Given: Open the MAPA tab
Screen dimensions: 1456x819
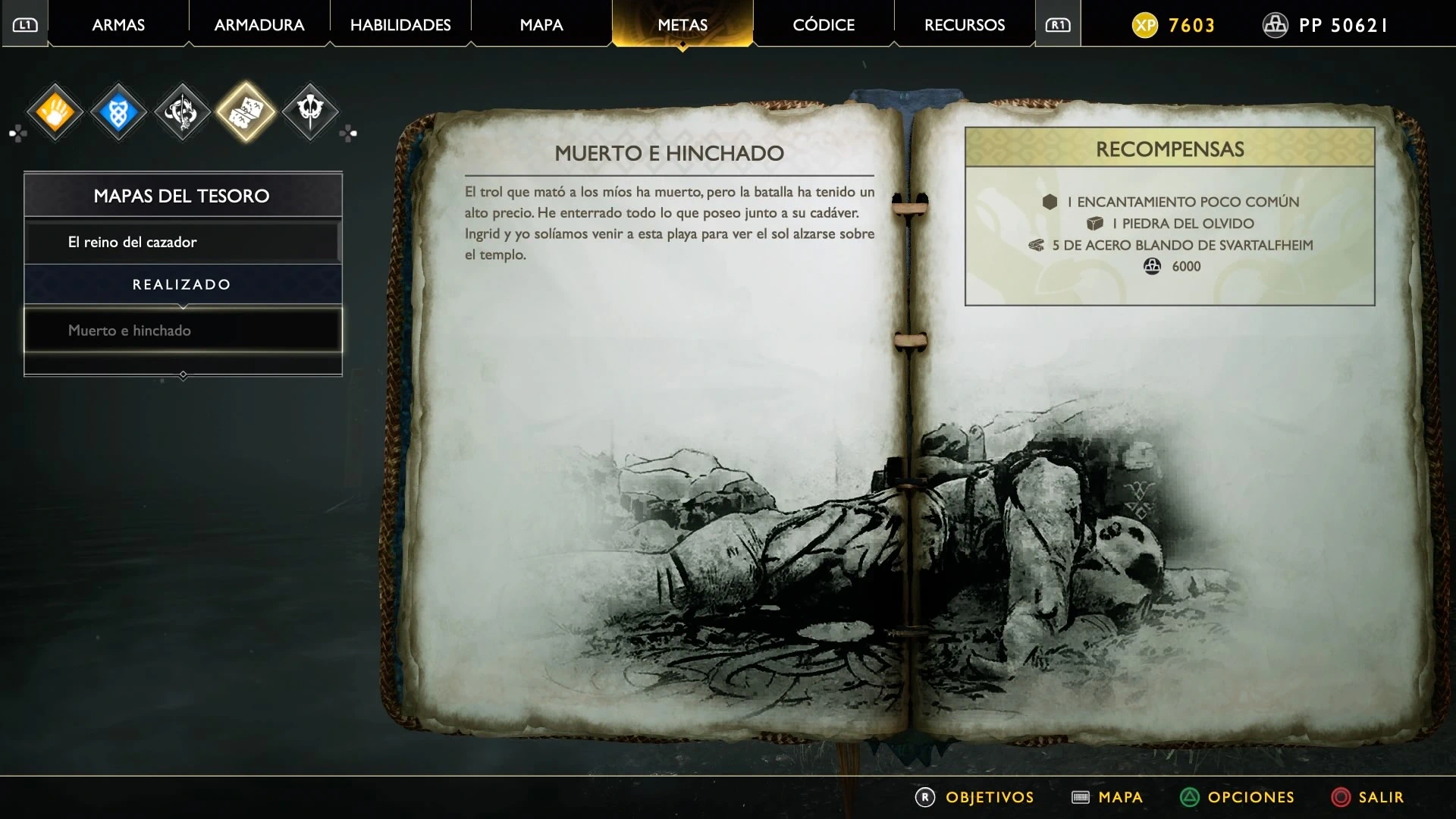Looking at the screenshot, I should point(541,25).
